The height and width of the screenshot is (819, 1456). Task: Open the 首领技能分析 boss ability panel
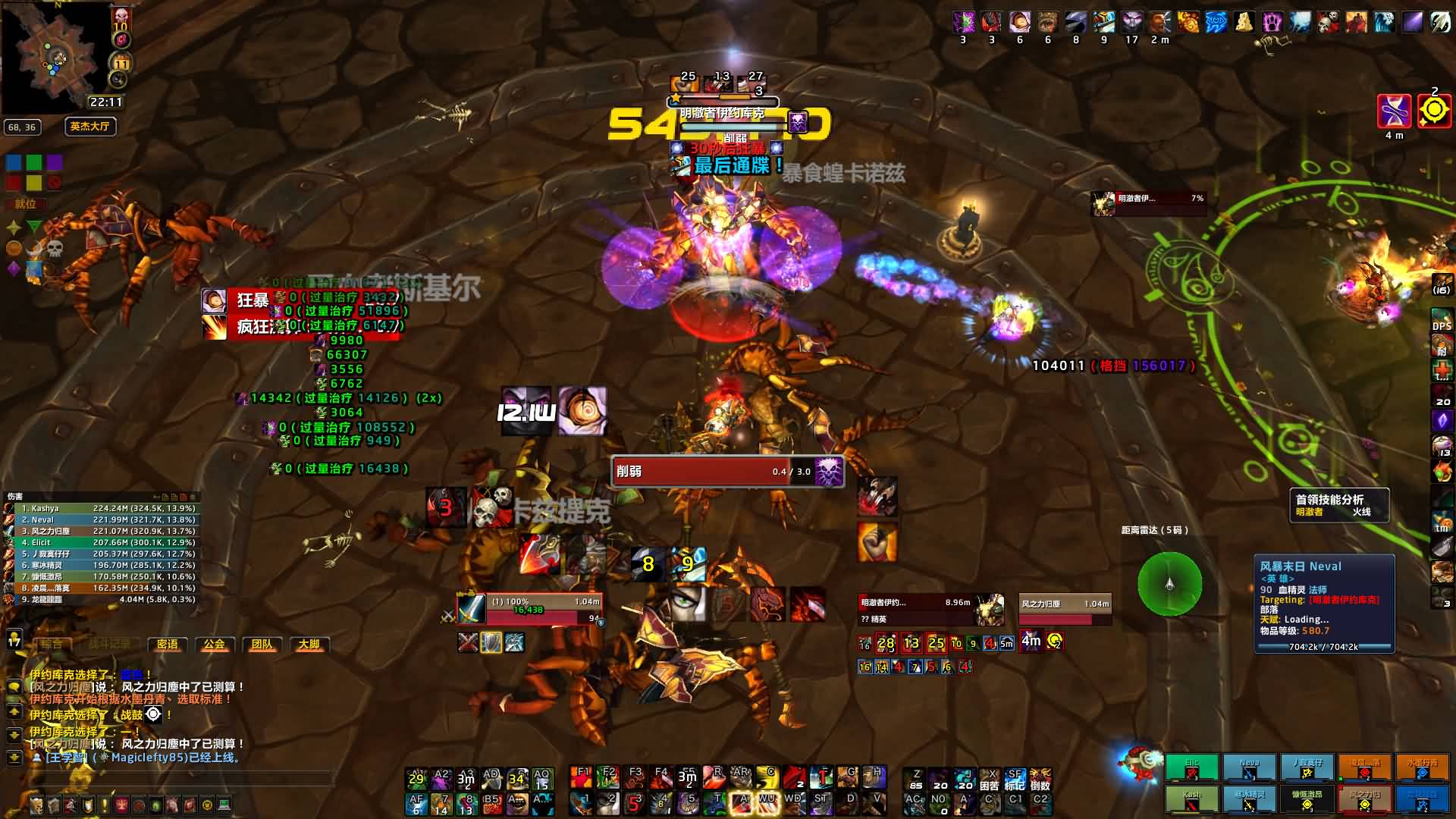(x=1339, y=506)
